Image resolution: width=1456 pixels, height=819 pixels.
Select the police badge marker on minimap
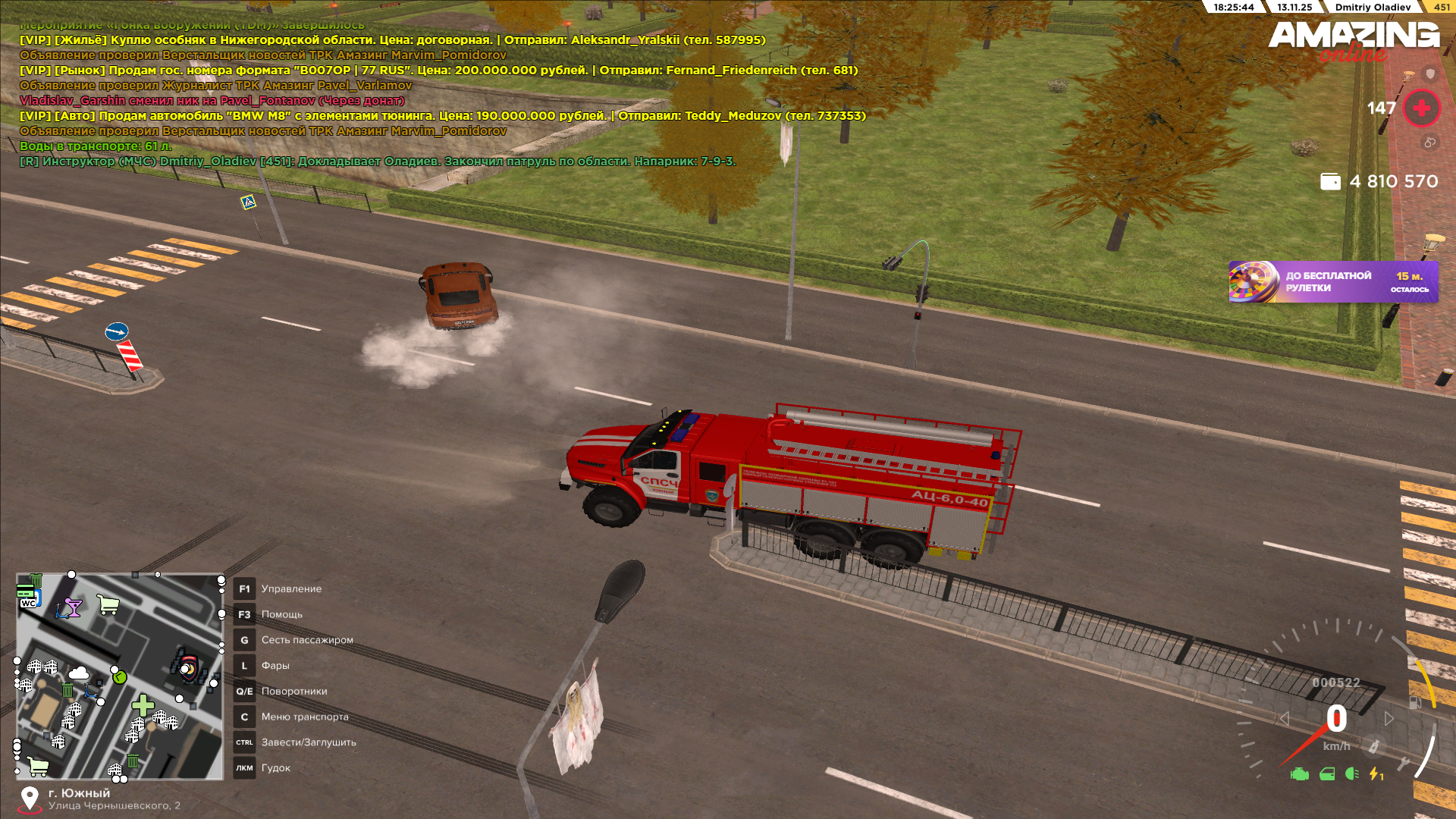[187, 667]
